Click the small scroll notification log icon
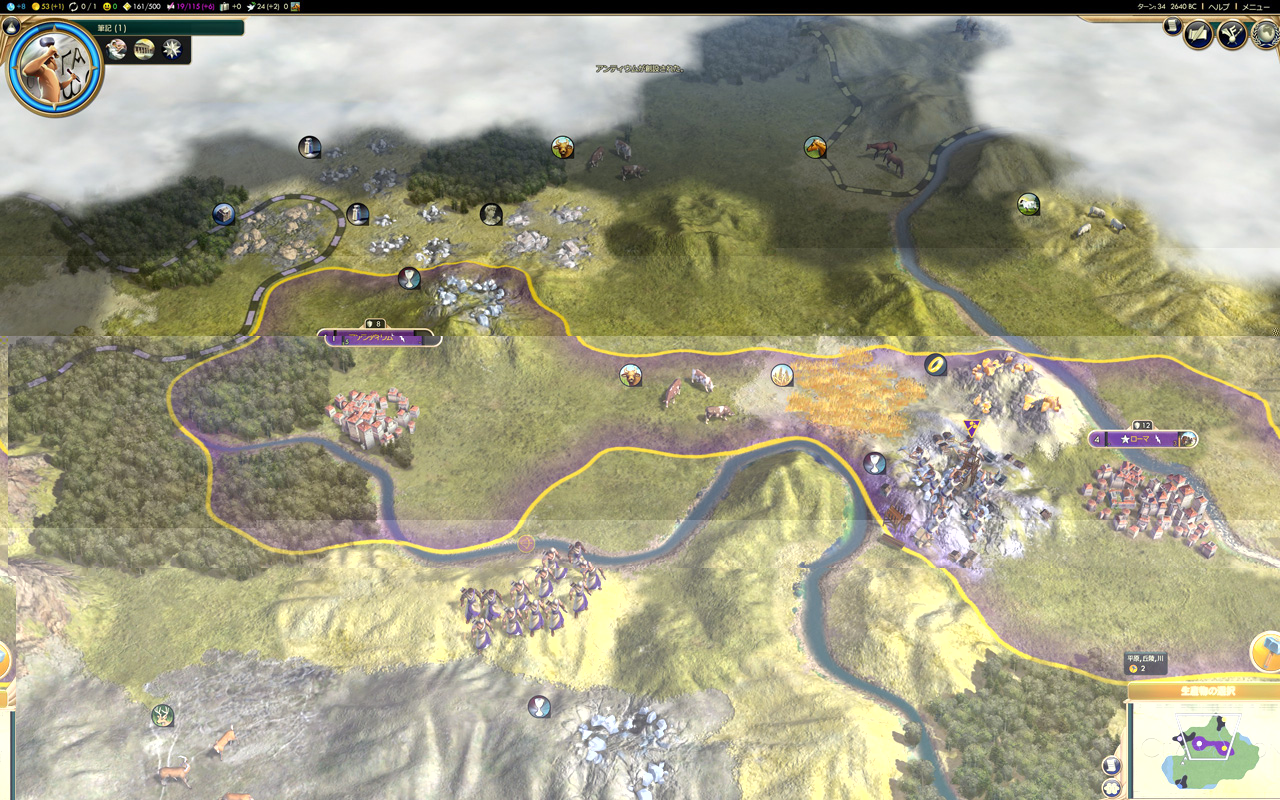 1170,26
